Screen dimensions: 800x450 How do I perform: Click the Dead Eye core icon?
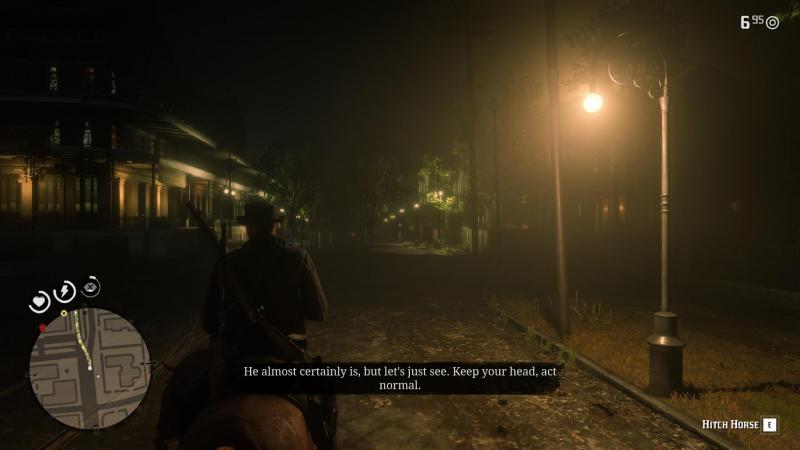(x=91, y=287)
